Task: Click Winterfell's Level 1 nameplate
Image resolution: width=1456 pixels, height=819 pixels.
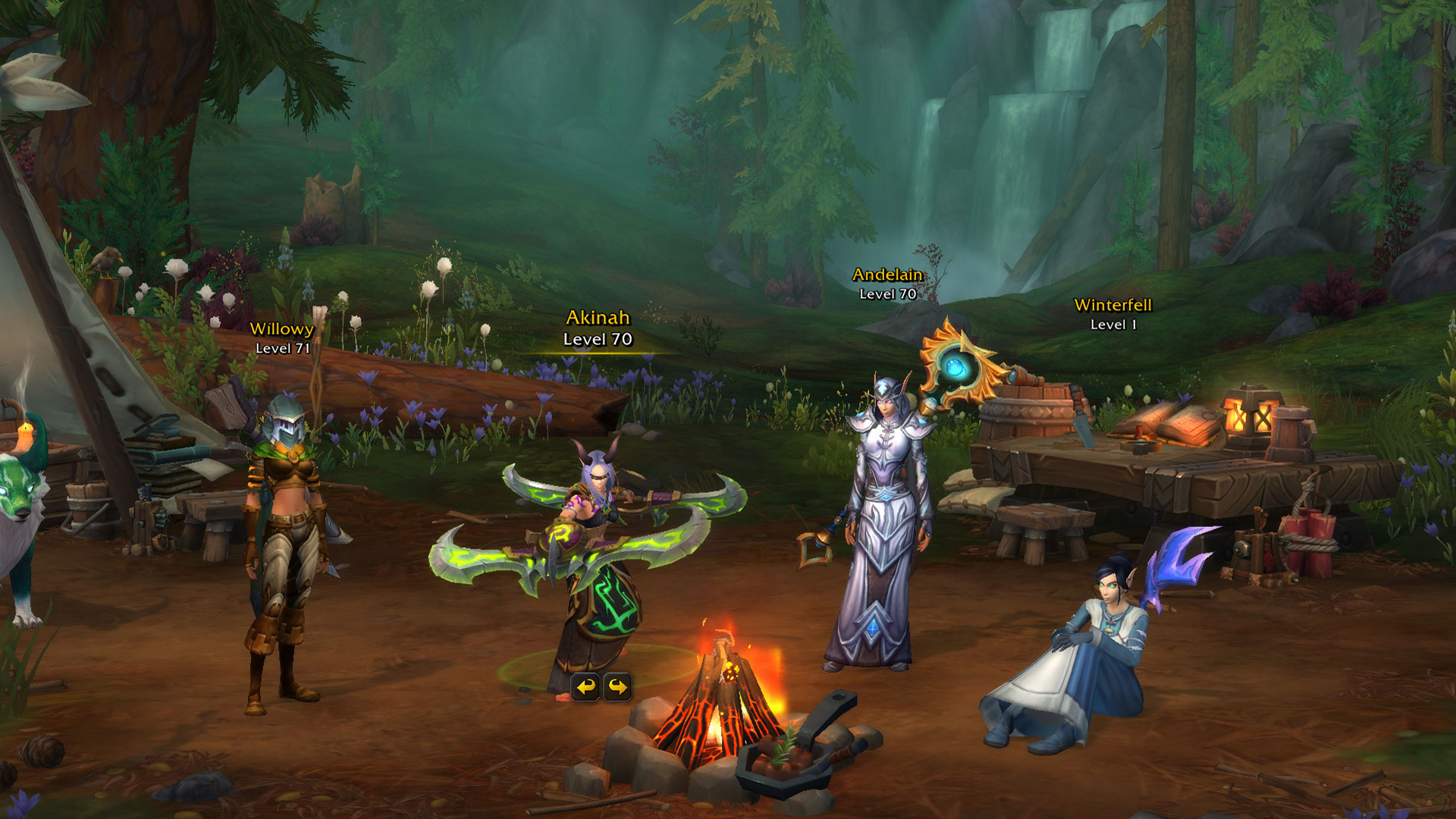Action: [1112, 315]
